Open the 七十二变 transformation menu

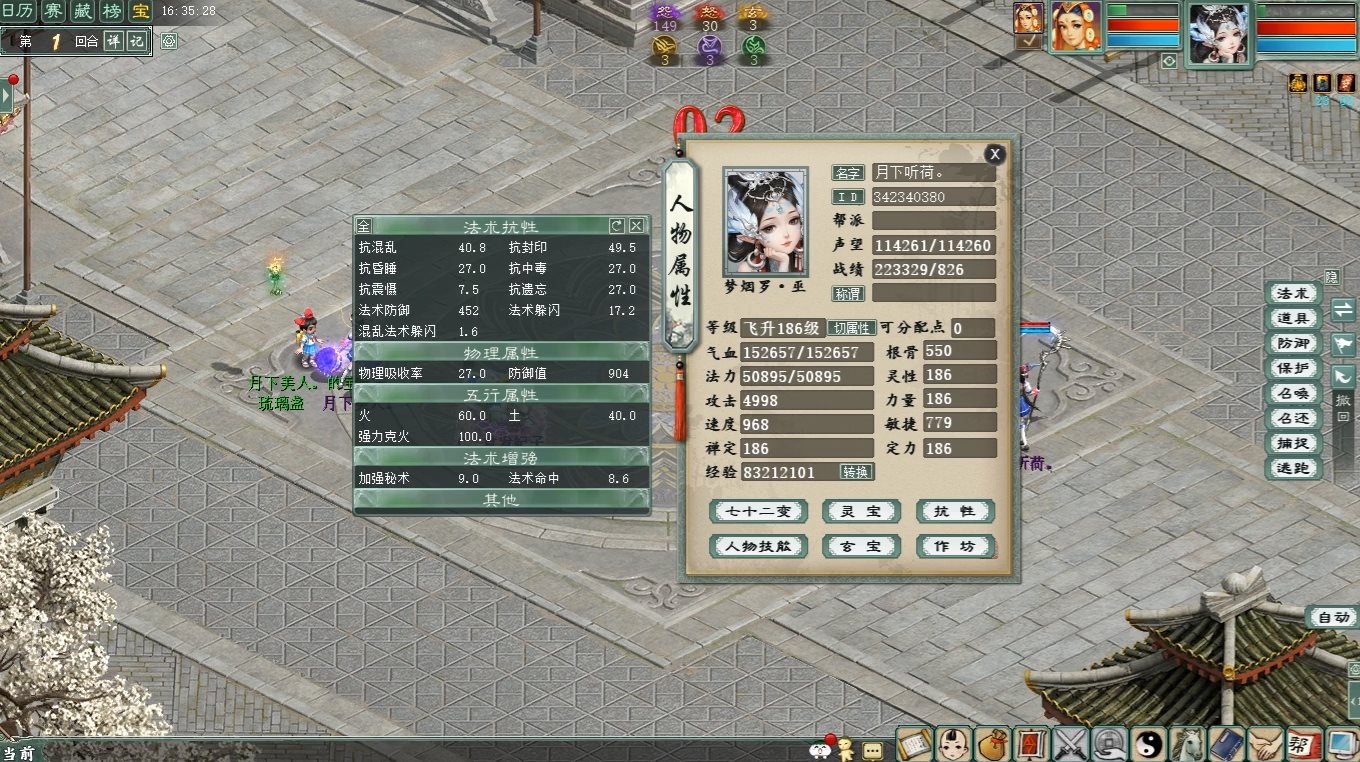(758, 512)
